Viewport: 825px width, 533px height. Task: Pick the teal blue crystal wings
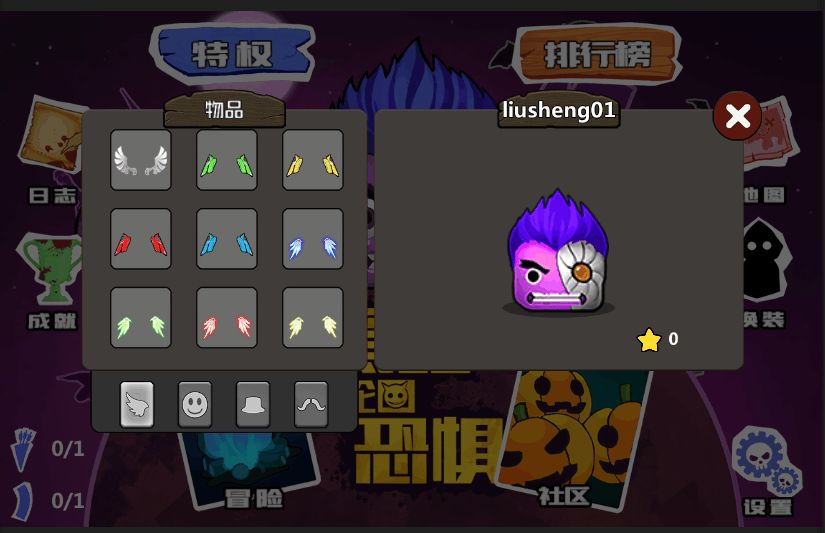point(227,239)
